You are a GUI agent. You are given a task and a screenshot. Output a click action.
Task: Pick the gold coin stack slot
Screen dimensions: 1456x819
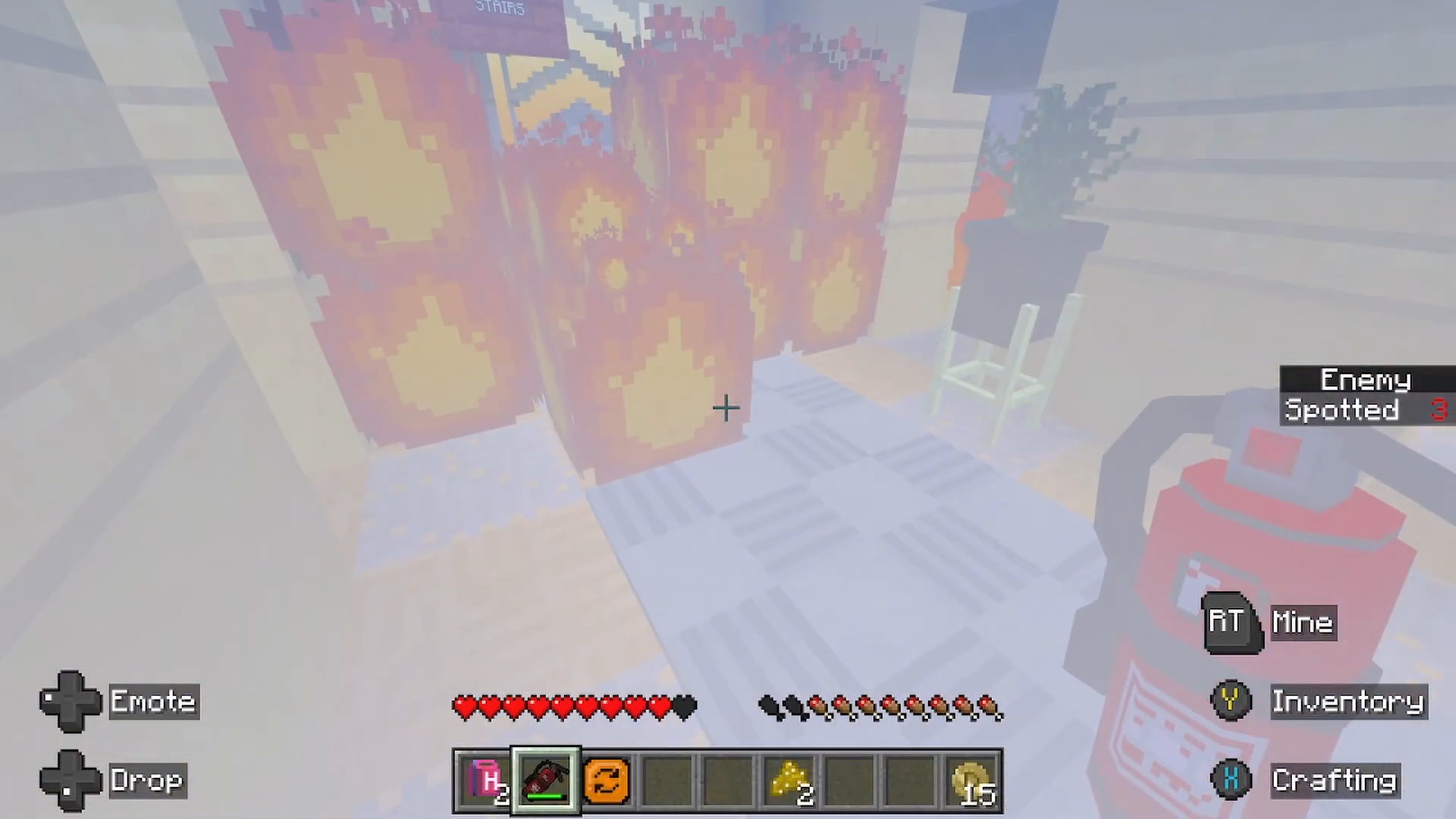coord(971,780)
